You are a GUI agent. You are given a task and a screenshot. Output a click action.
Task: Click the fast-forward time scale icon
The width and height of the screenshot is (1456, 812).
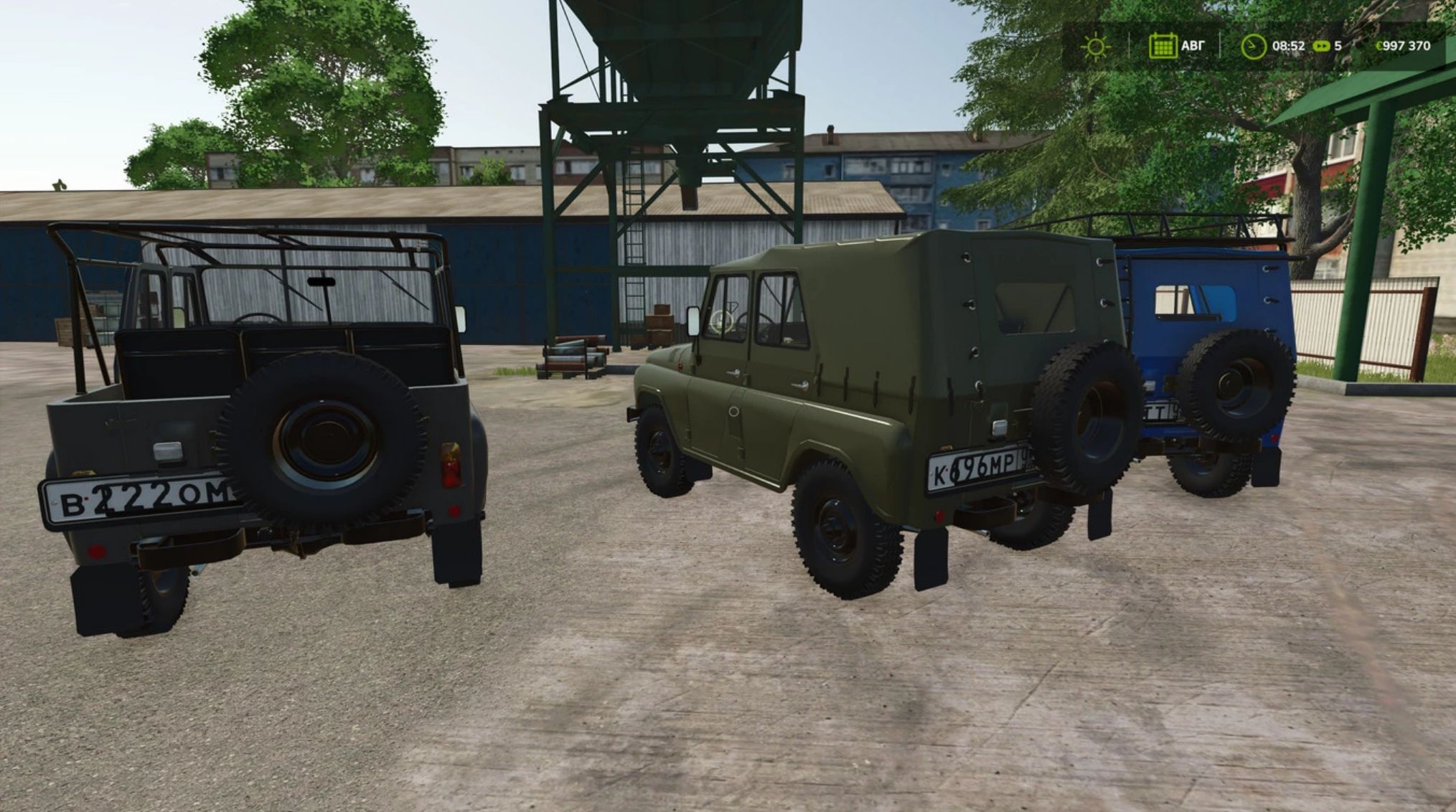(x=1321, y=46)
